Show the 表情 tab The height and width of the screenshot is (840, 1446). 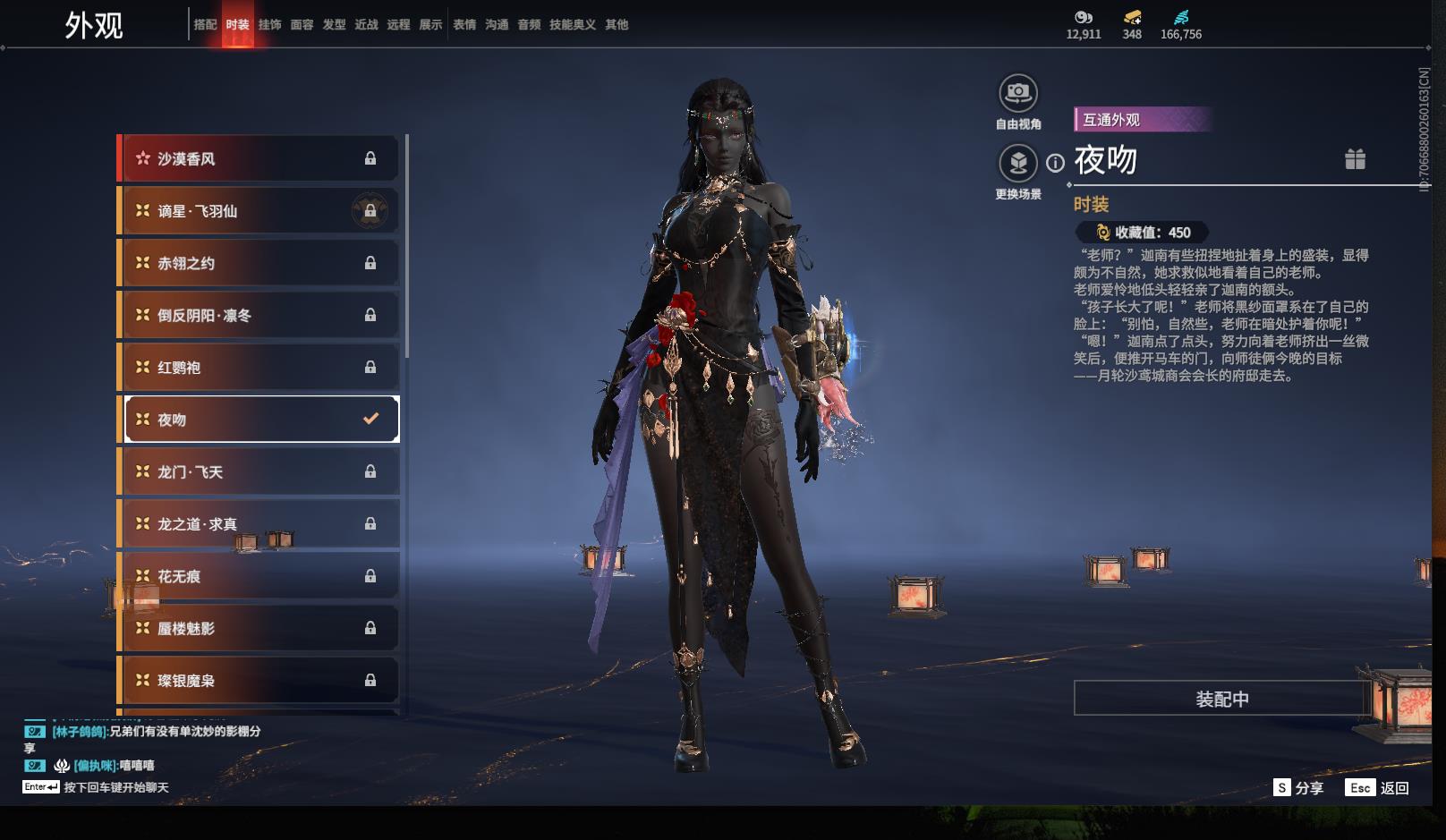[464, 25]
